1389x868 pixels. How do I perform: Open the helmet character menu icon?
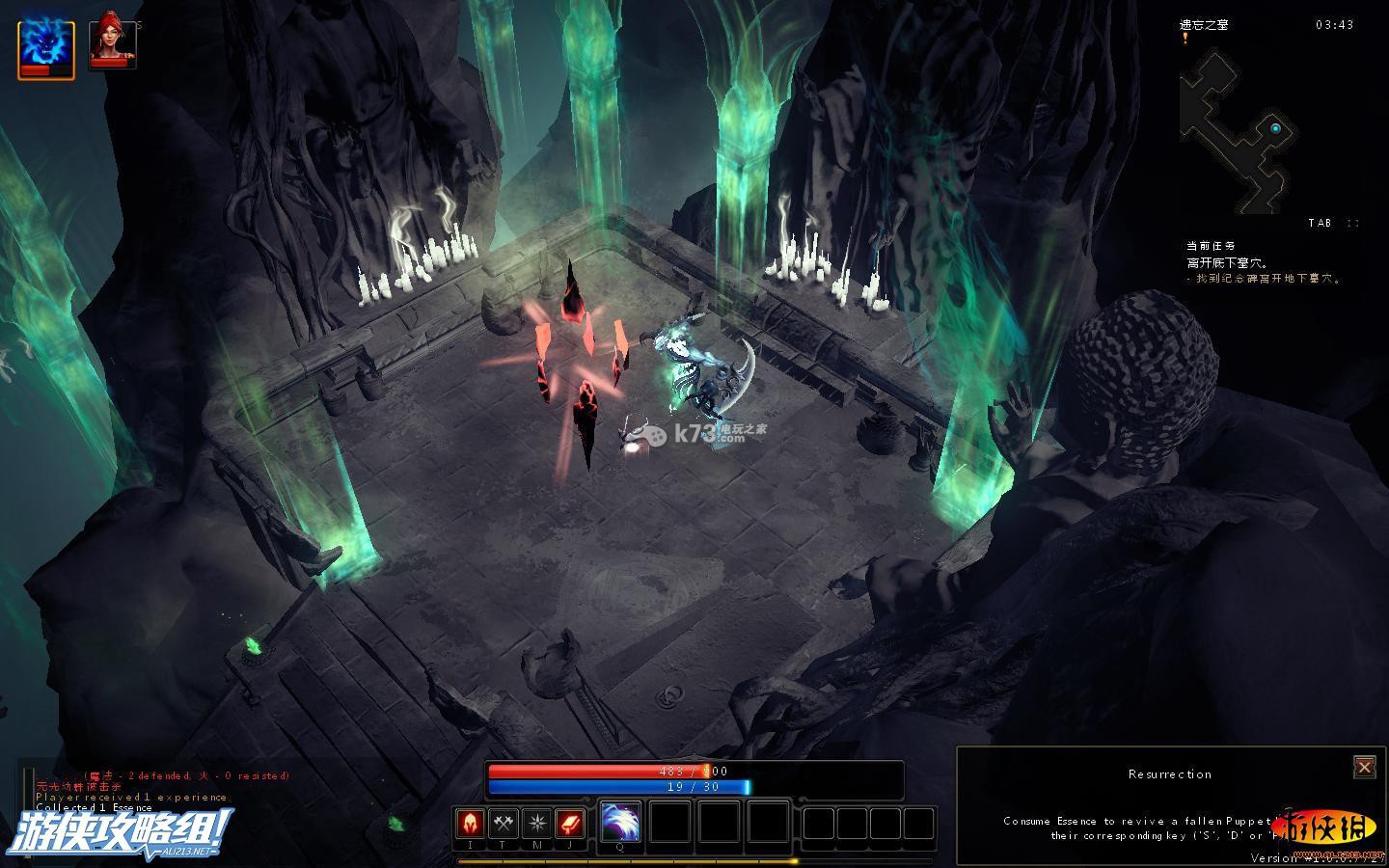pyautogui.click(x=471, y=824)
